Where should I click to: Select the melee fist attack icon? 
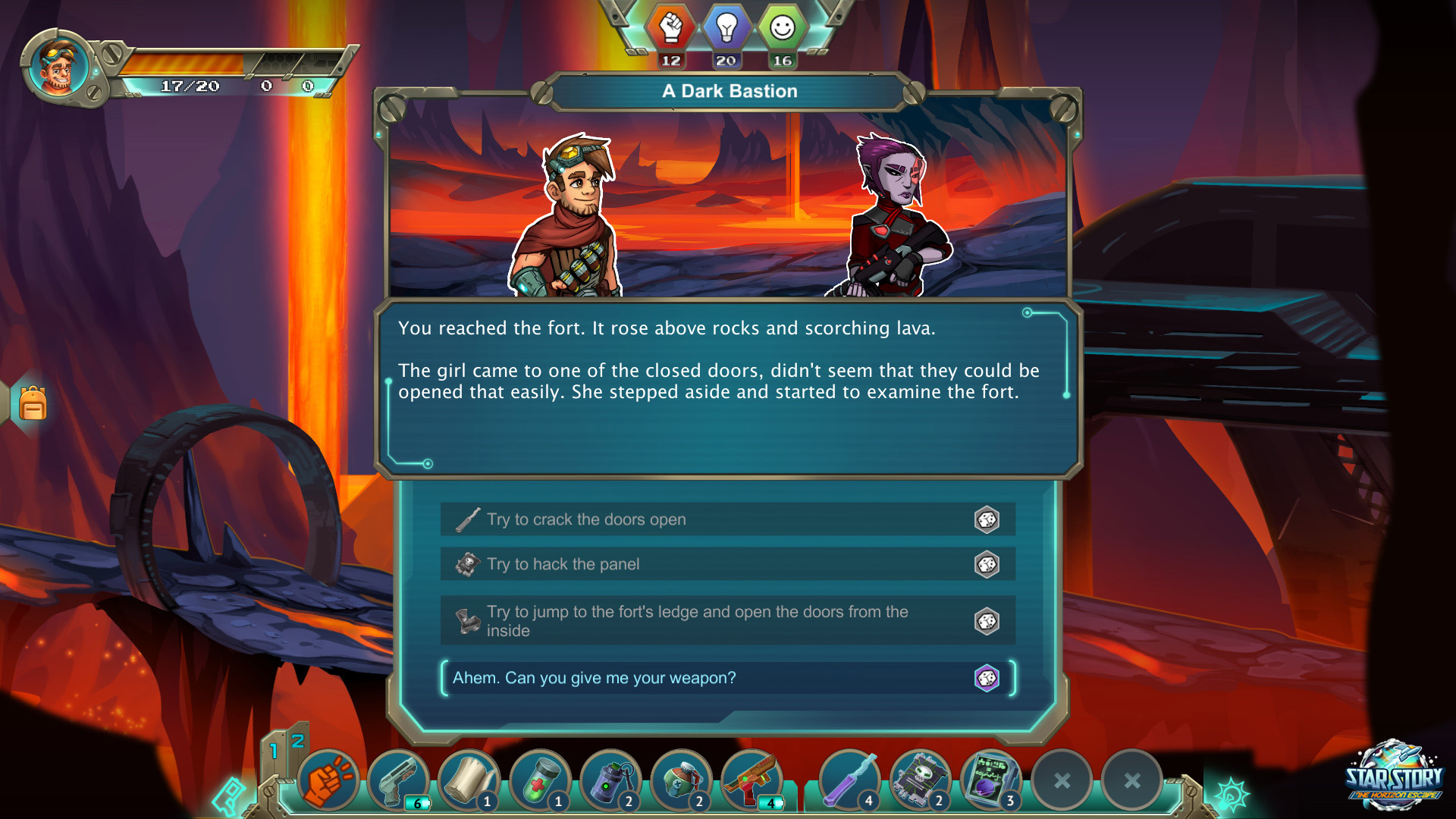[x=330, y=780]
